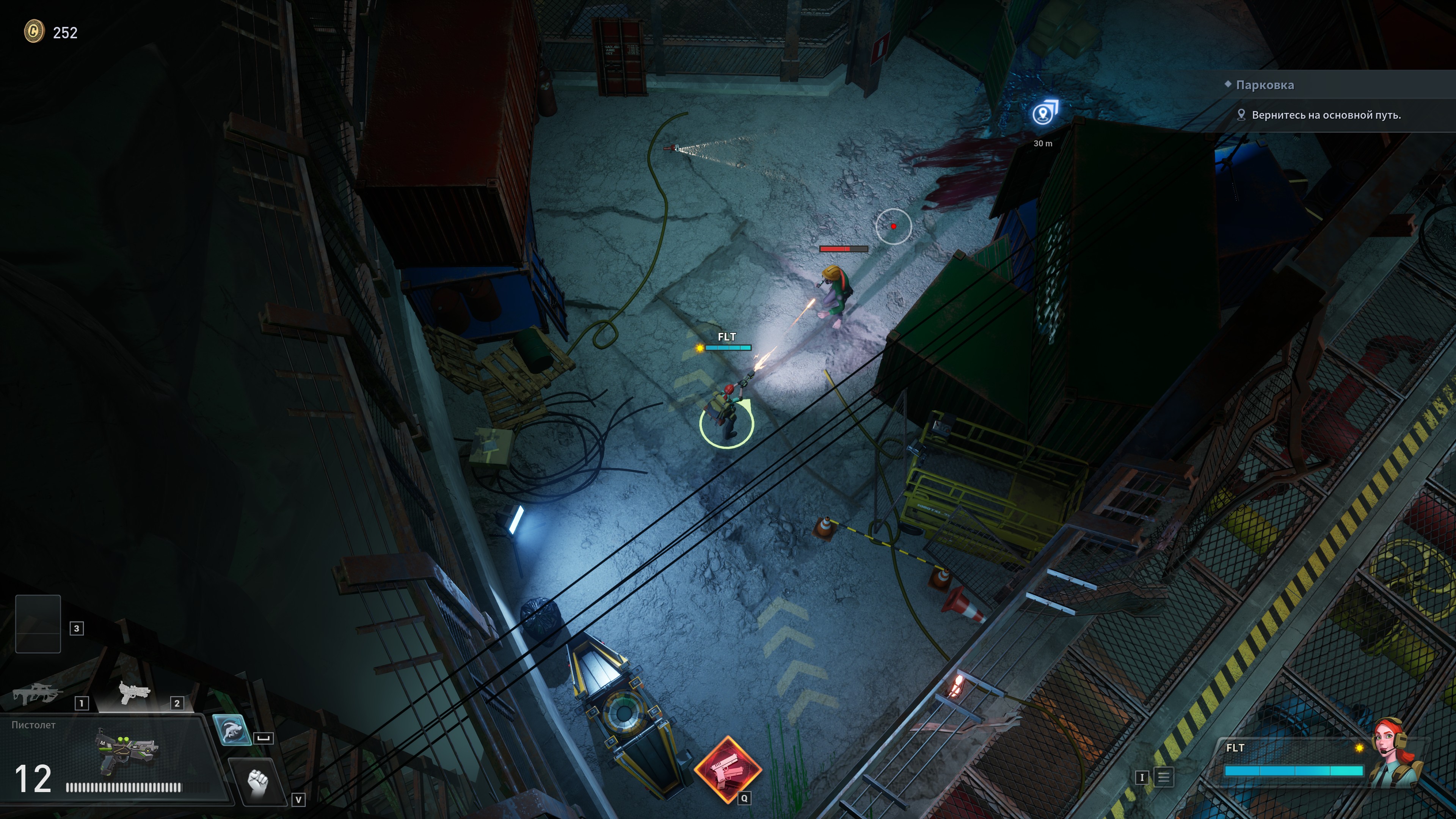Click the gold coin currency icon
The image size is (1456, 819).
pos(34,31)
